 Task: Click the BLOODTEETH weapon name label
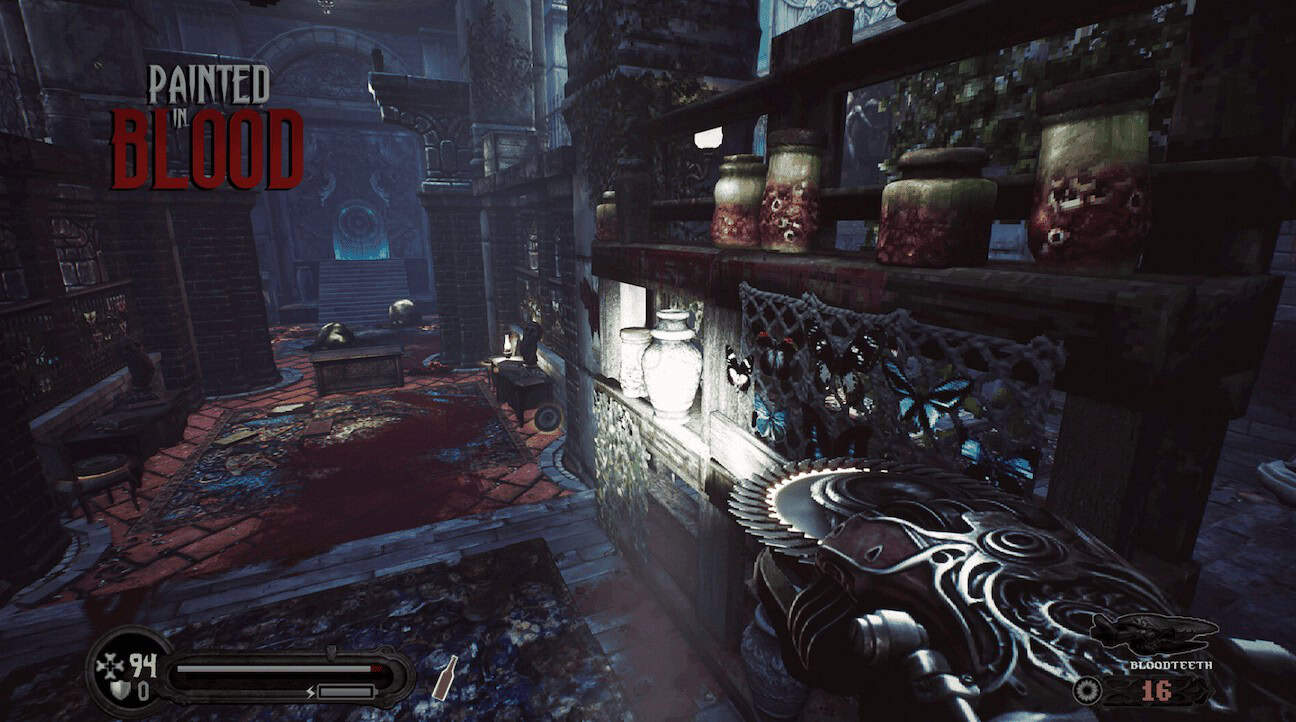click(x=1170, y=665)
